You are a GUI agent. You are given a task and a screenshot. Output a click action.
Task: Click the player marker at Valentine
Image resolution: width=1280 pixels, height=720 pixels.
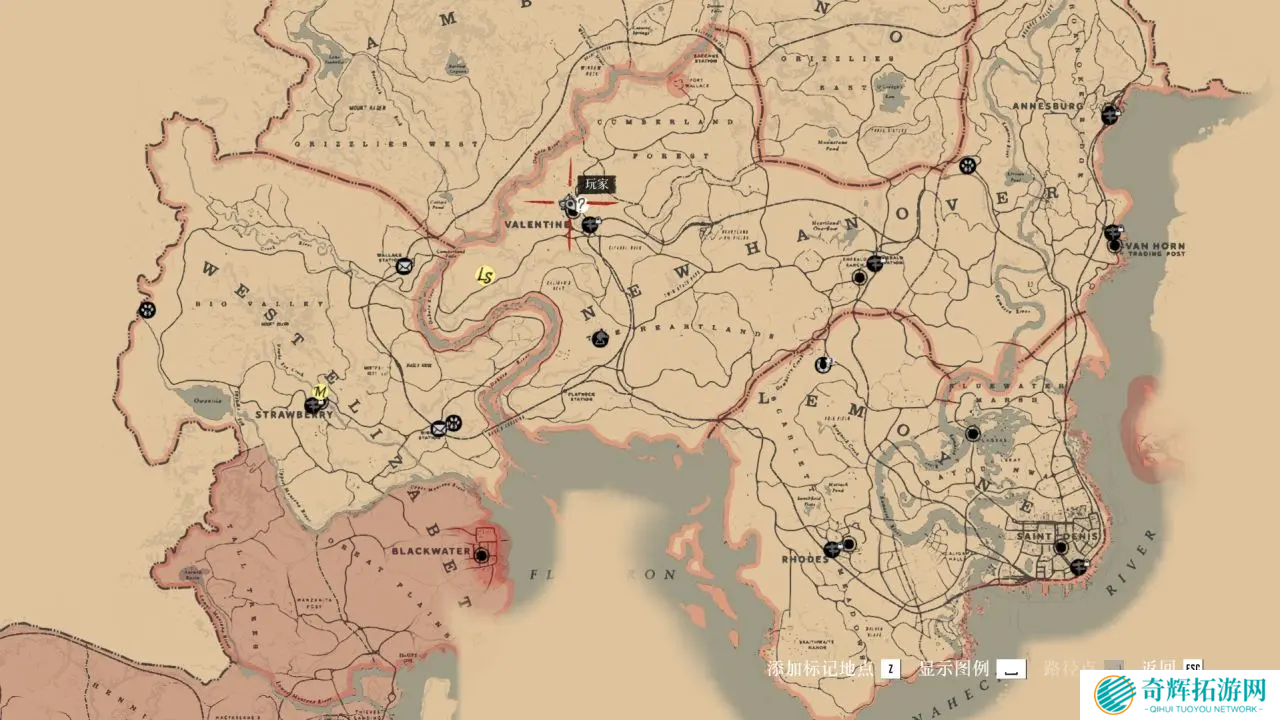coord(571,206)
